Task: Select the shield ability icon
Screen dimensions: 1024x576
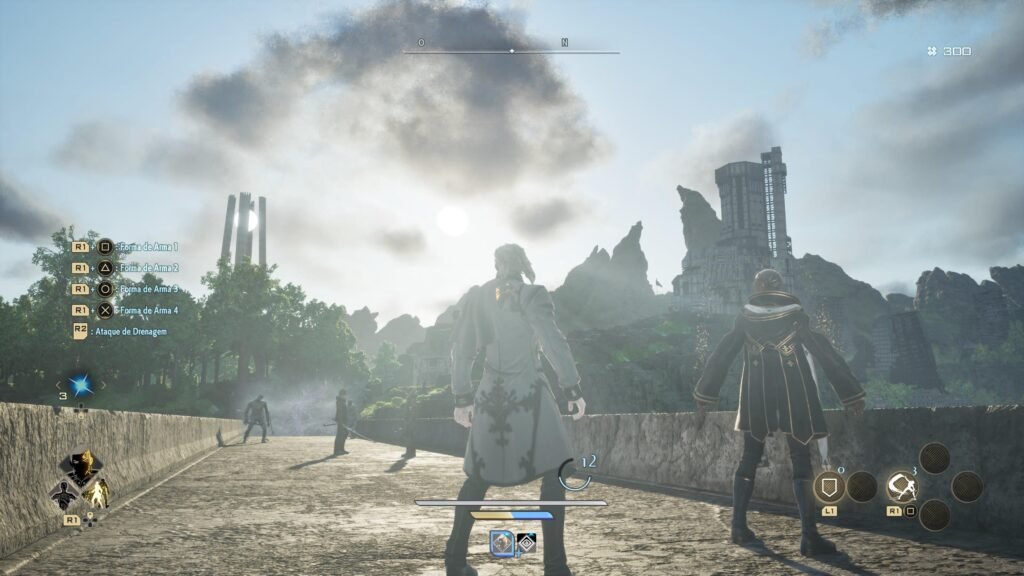Action: coord(829,487)
